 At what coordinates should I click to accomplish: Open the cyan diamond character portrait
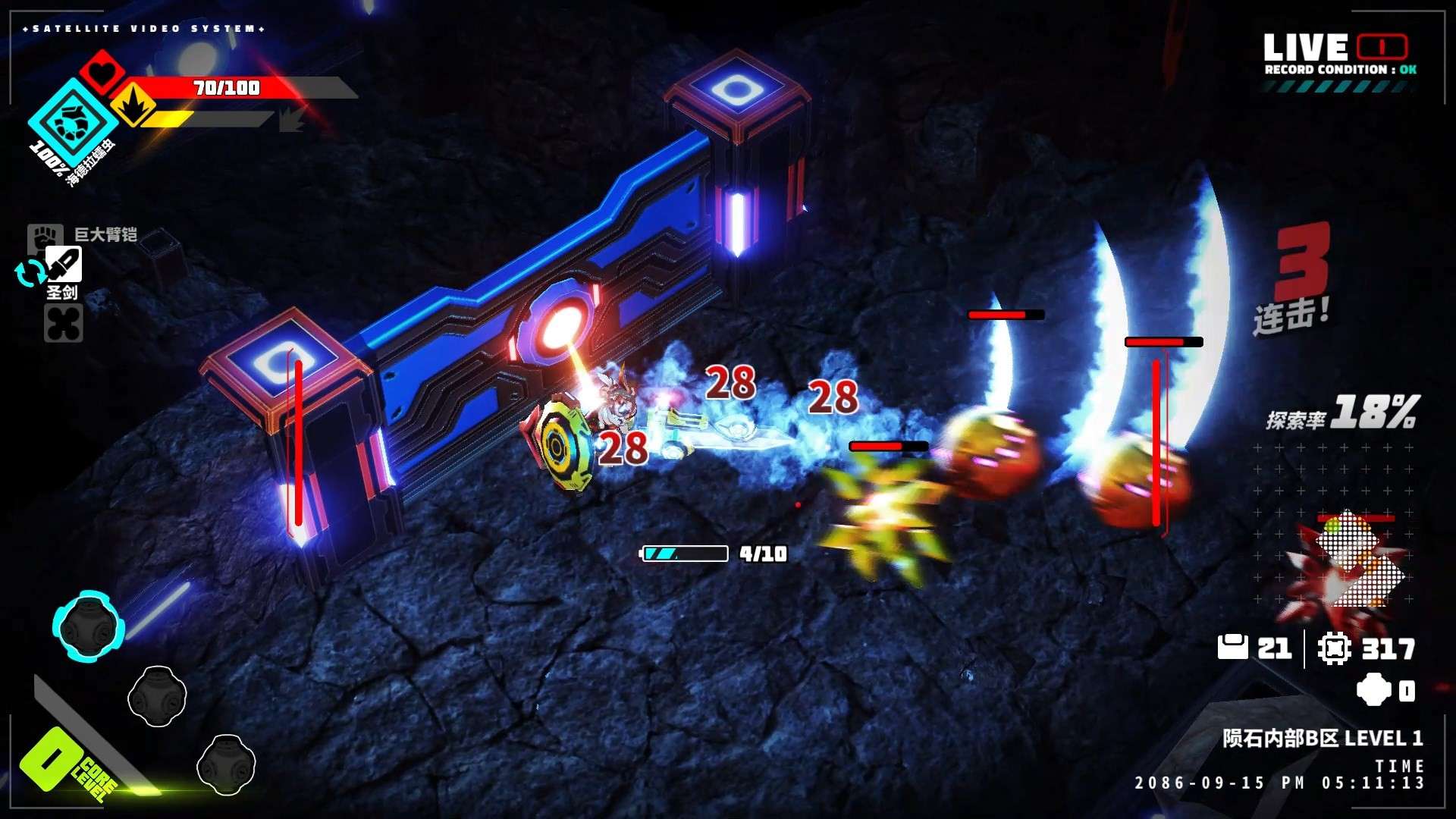[x=73, y=121]
